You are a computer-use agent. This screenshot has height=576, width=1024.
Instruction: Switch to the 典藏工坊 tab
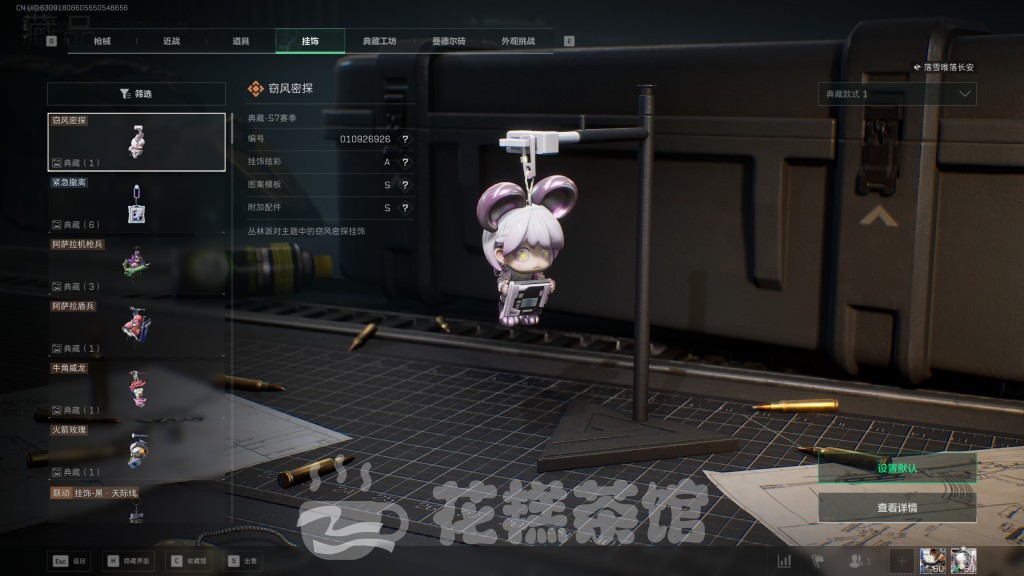tap(379, 41)
